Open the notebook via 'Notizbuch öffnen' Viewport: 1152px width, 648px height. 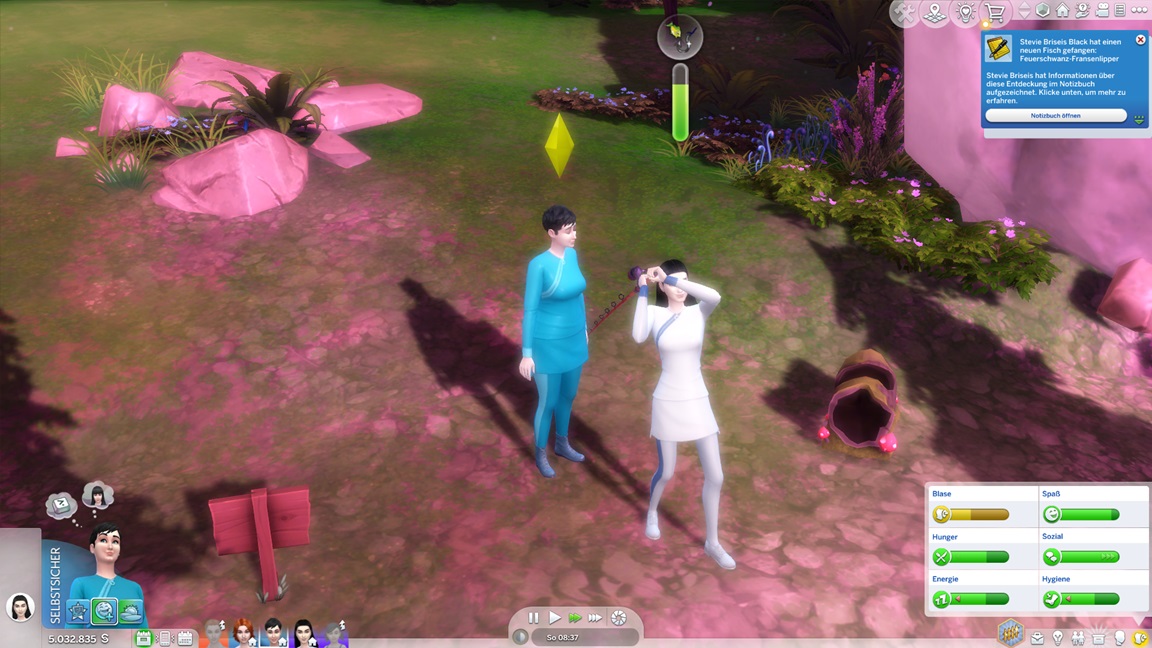click(x=1055, y=116)
